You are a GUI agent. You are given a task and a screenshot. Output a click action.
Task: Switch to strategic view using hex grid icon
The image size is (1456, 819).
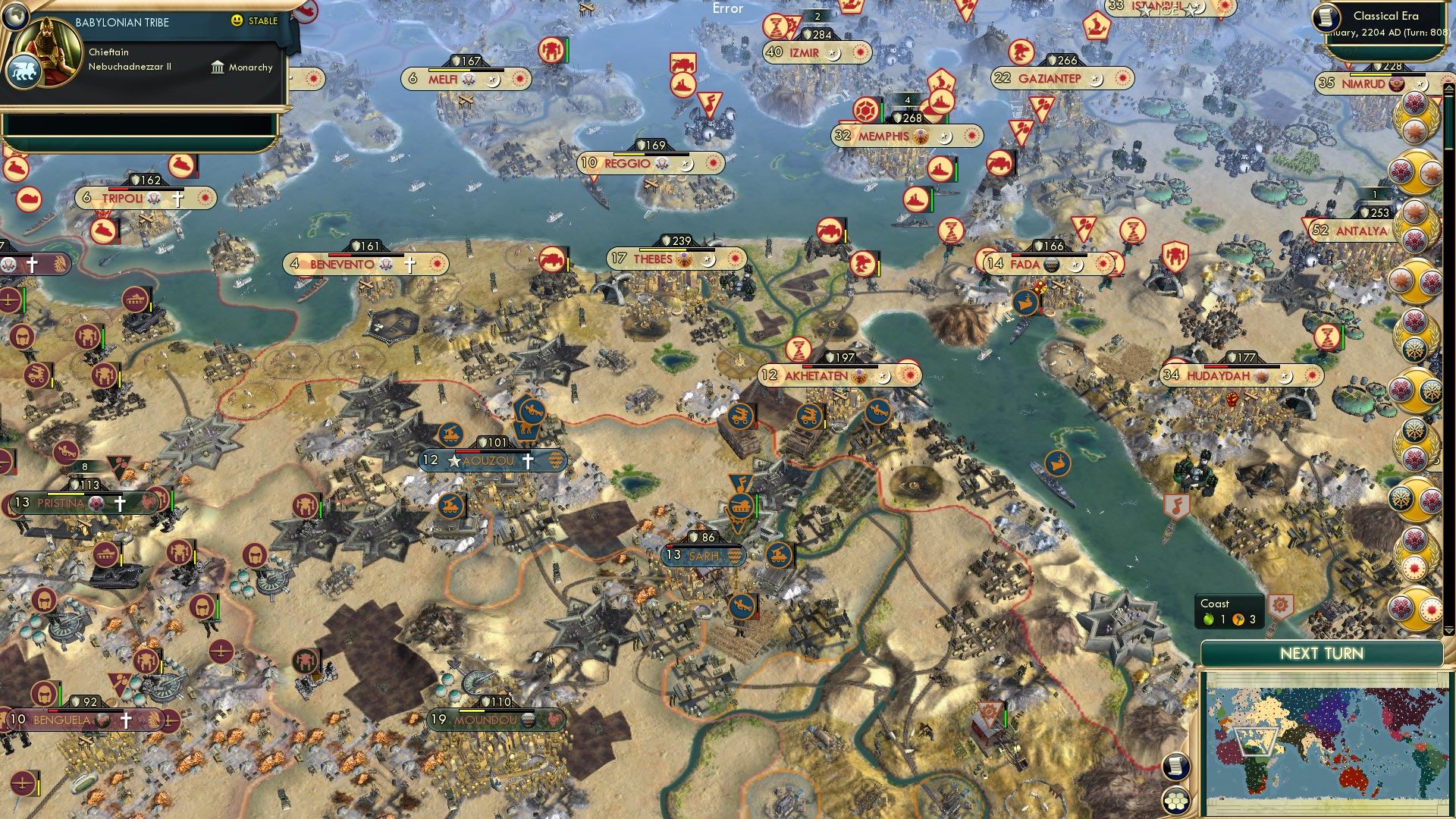[1175, 801]
